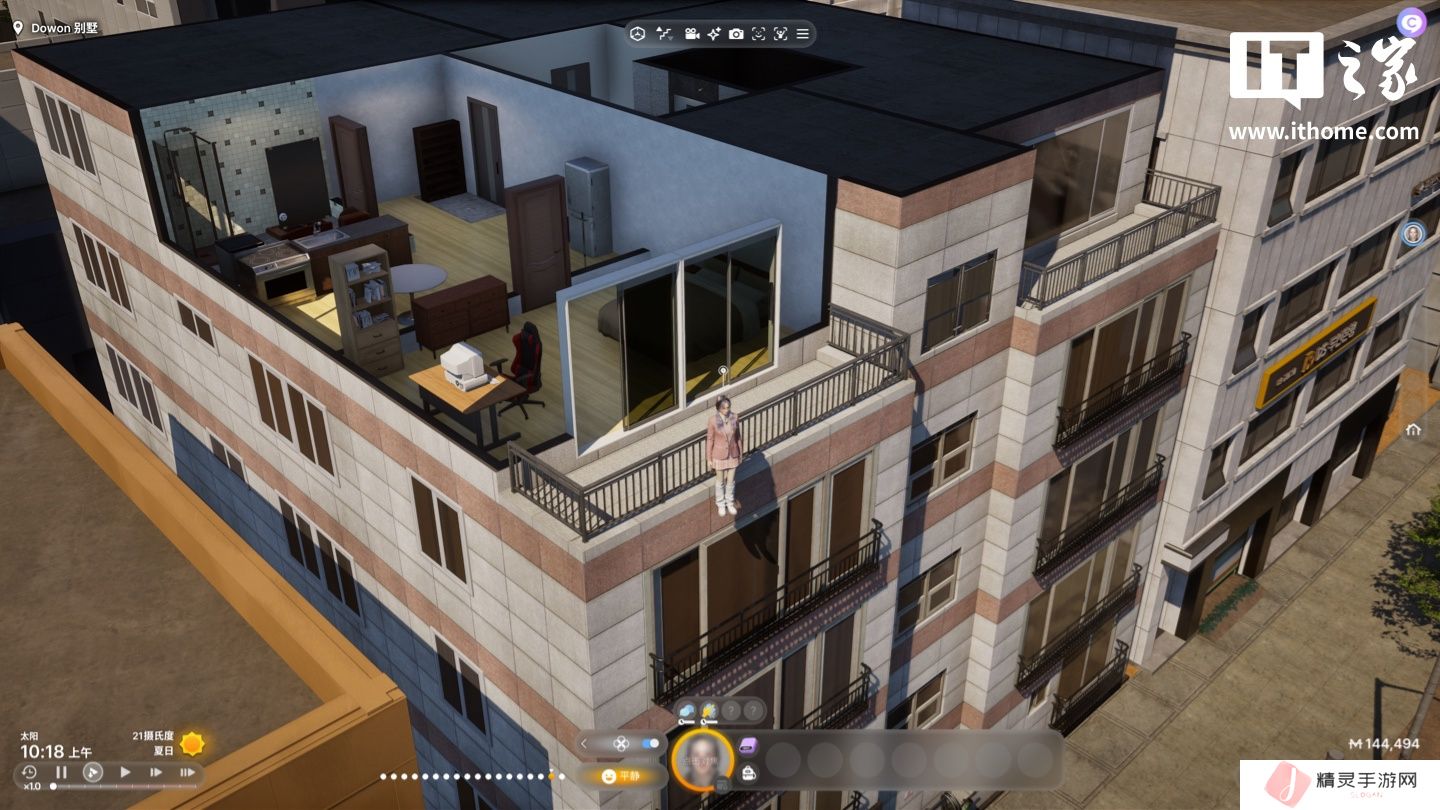Click the hexagon view icon in toolbar

637,34
